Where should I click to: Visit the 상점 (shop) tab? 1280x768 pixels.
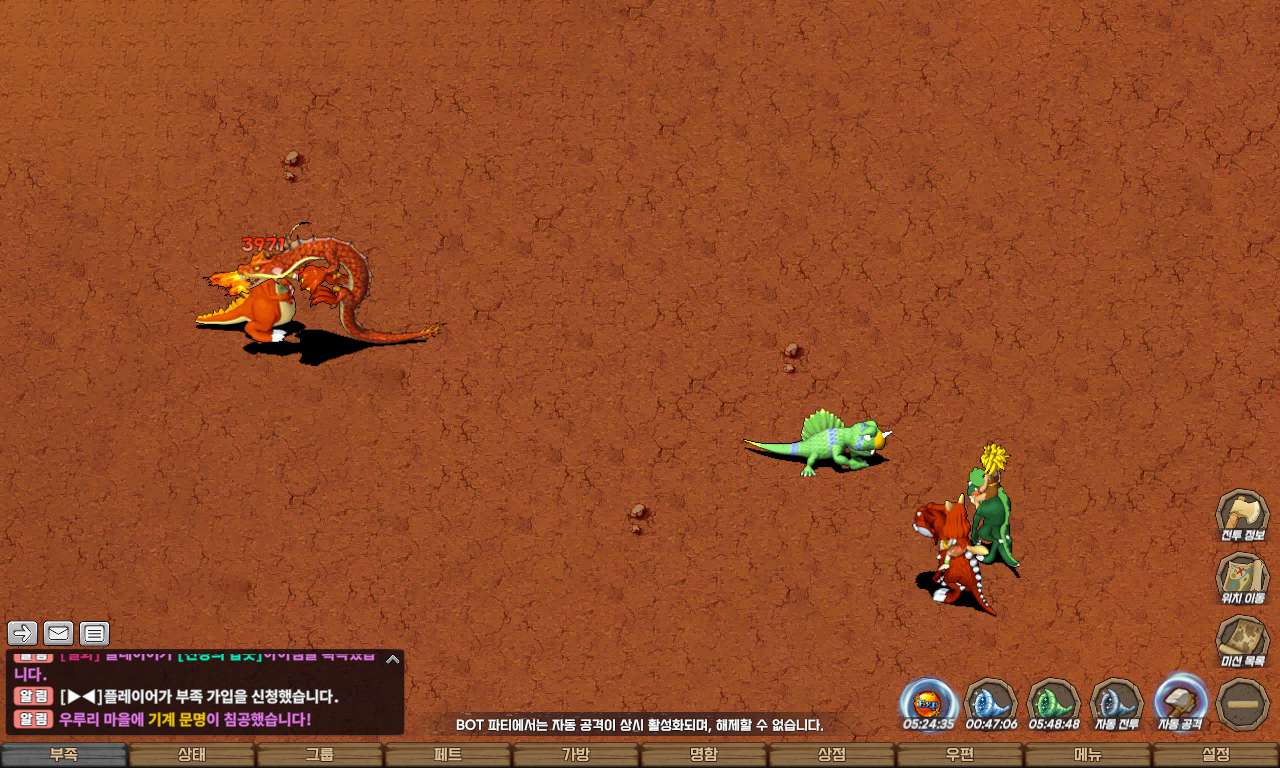[x=832, y=755]
